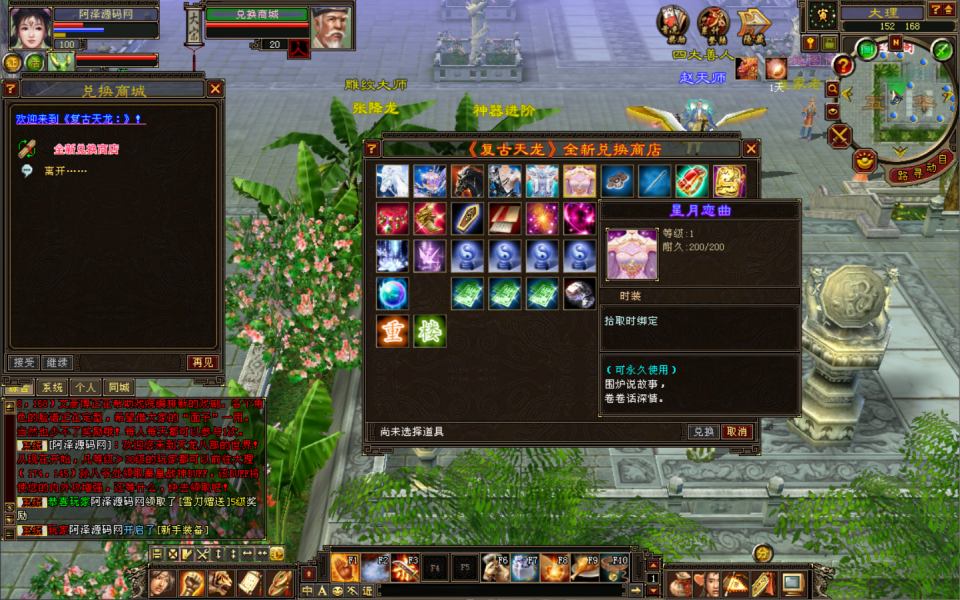Select the 离开 leave dialogue option
Screen dimensions: 960x600
(x=66, y=171)
